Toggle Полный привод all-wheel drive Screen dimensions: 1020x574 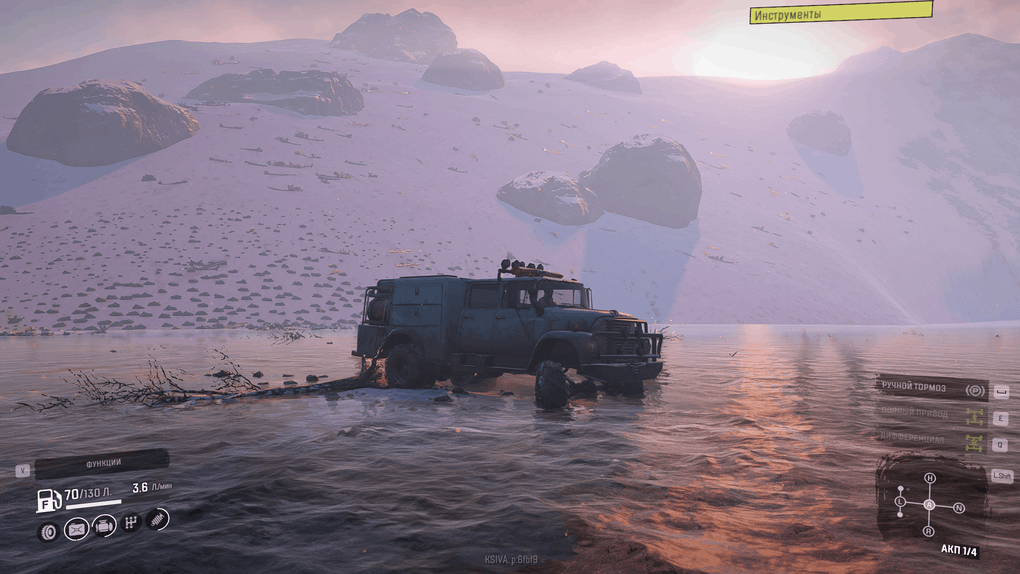point(932,415)
